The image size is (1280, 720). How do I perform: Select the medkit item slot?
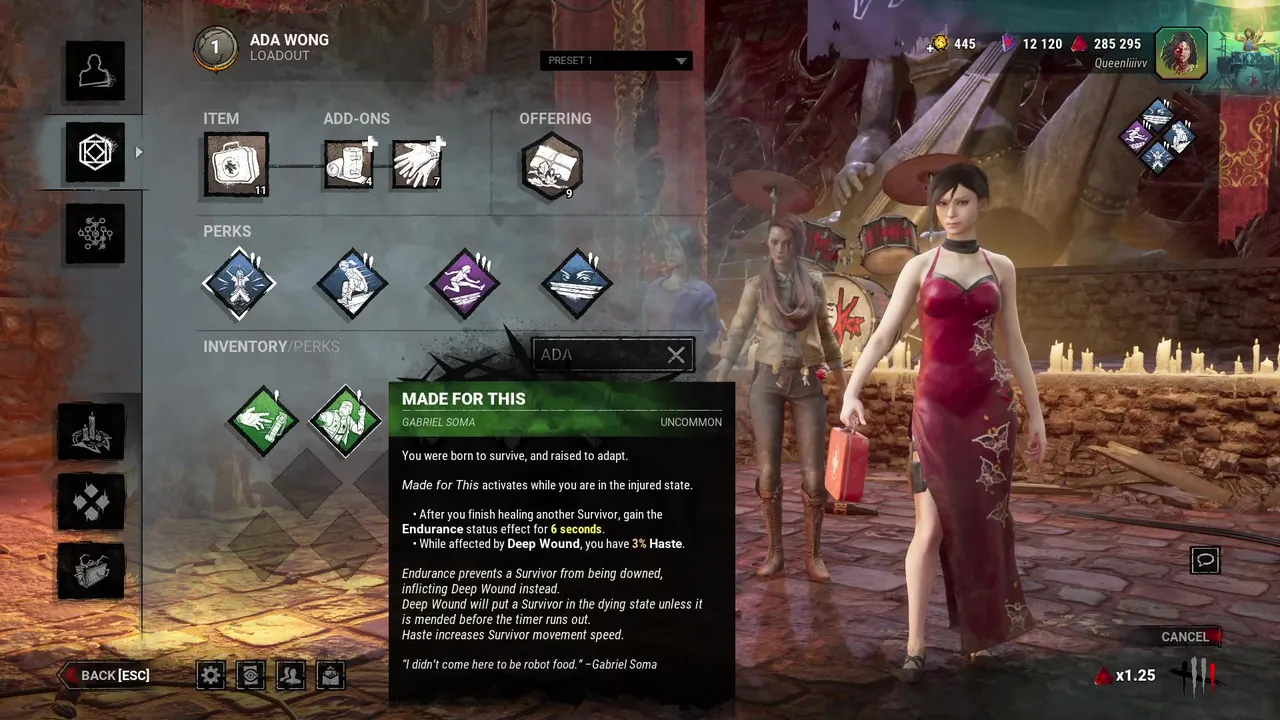click(236, 164)
